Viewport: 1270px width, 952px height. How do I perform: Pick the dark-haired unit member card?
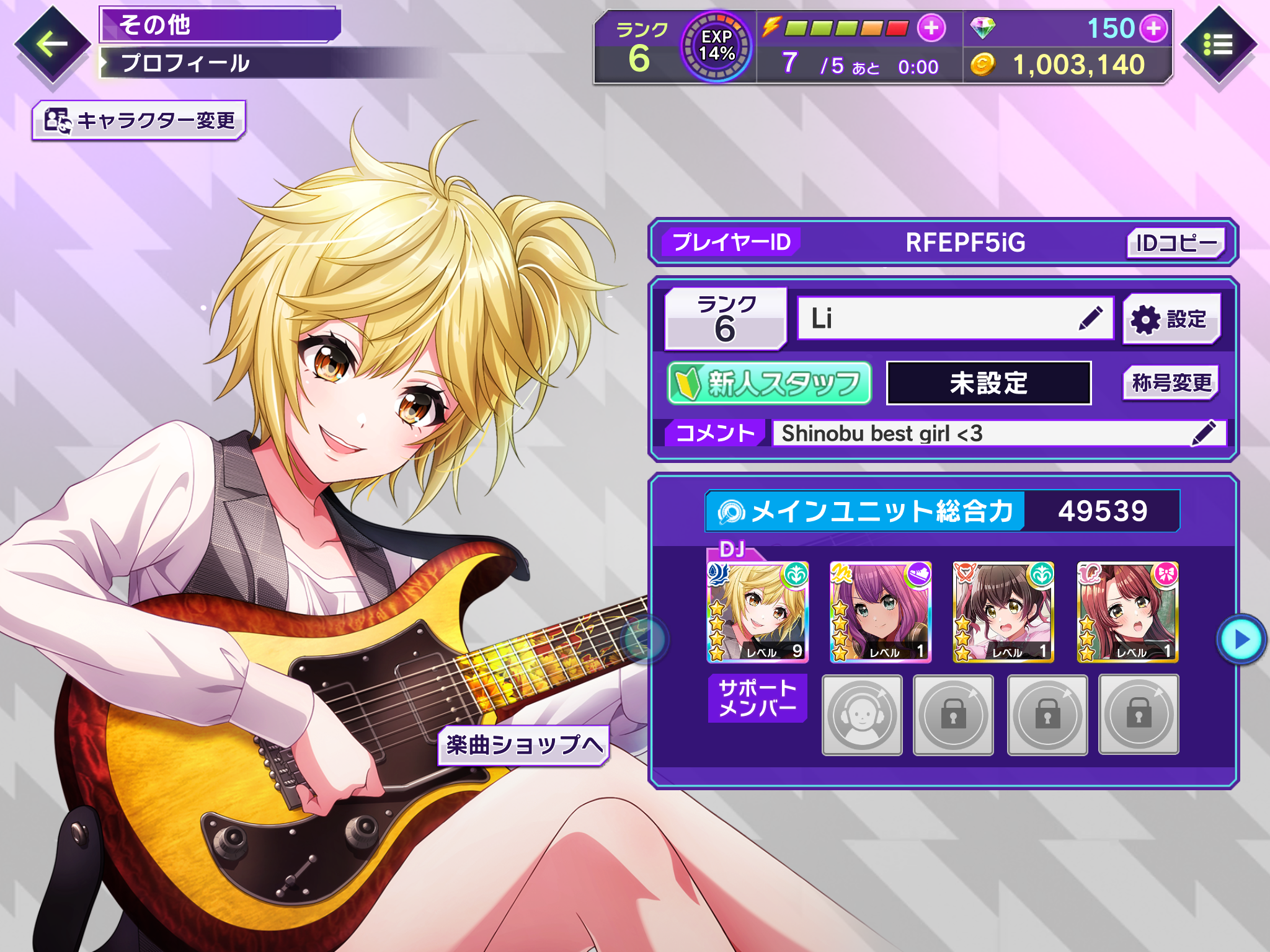1003,612
